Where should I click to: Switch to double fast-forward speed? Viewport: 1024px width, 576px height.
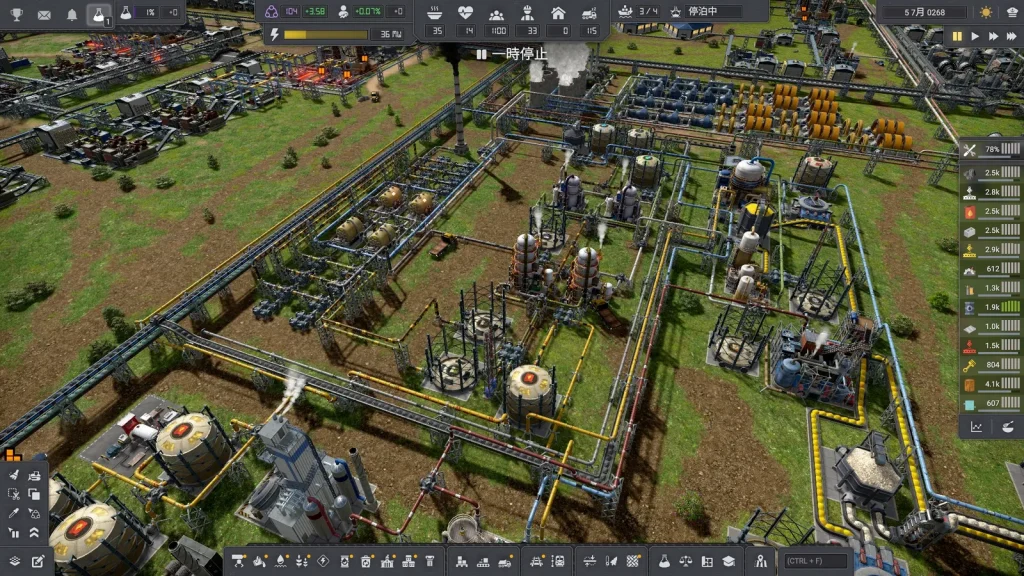(994, 36)
